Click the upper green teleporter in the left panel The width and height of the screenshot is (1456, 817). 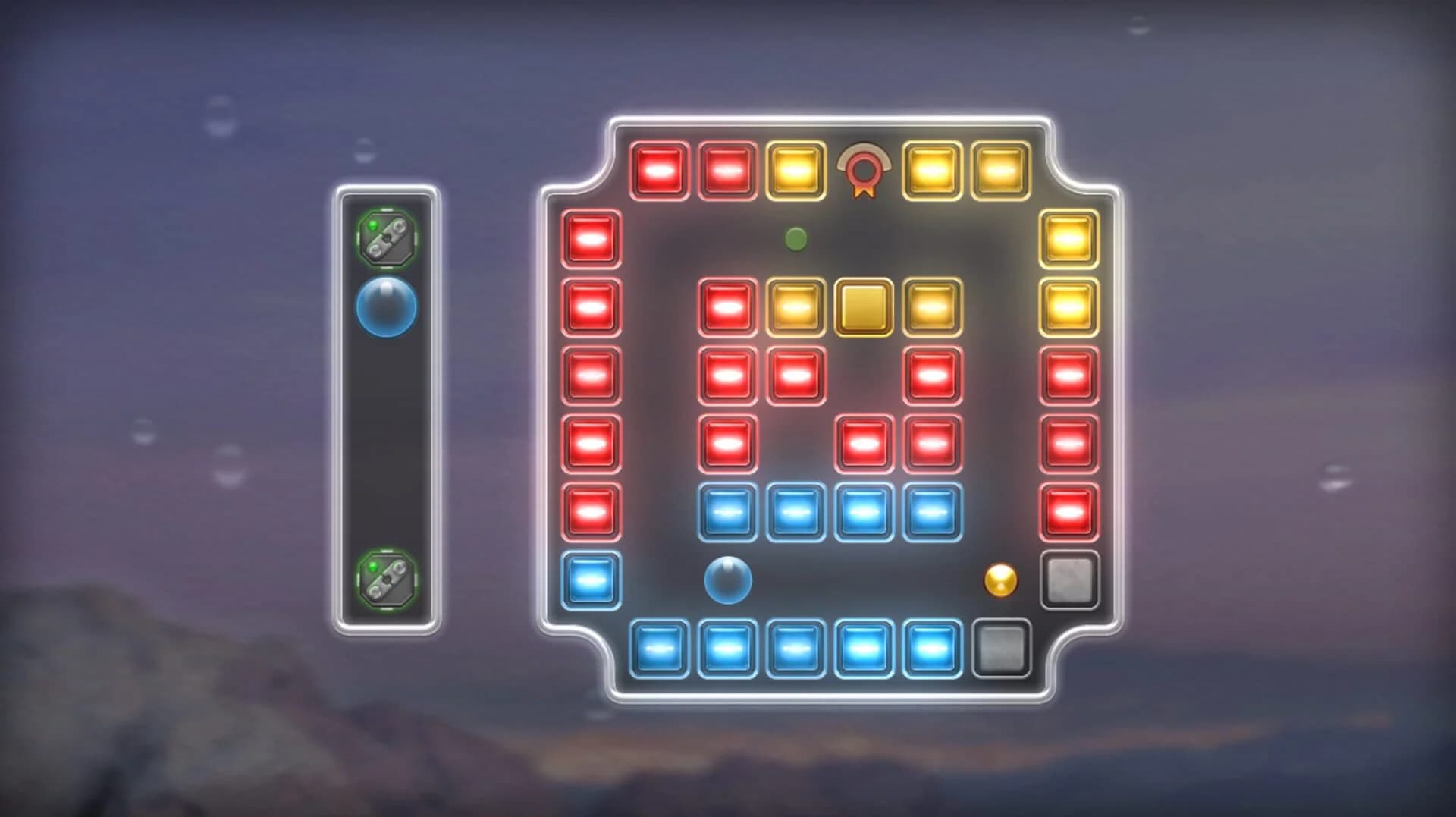click(389, 237)
